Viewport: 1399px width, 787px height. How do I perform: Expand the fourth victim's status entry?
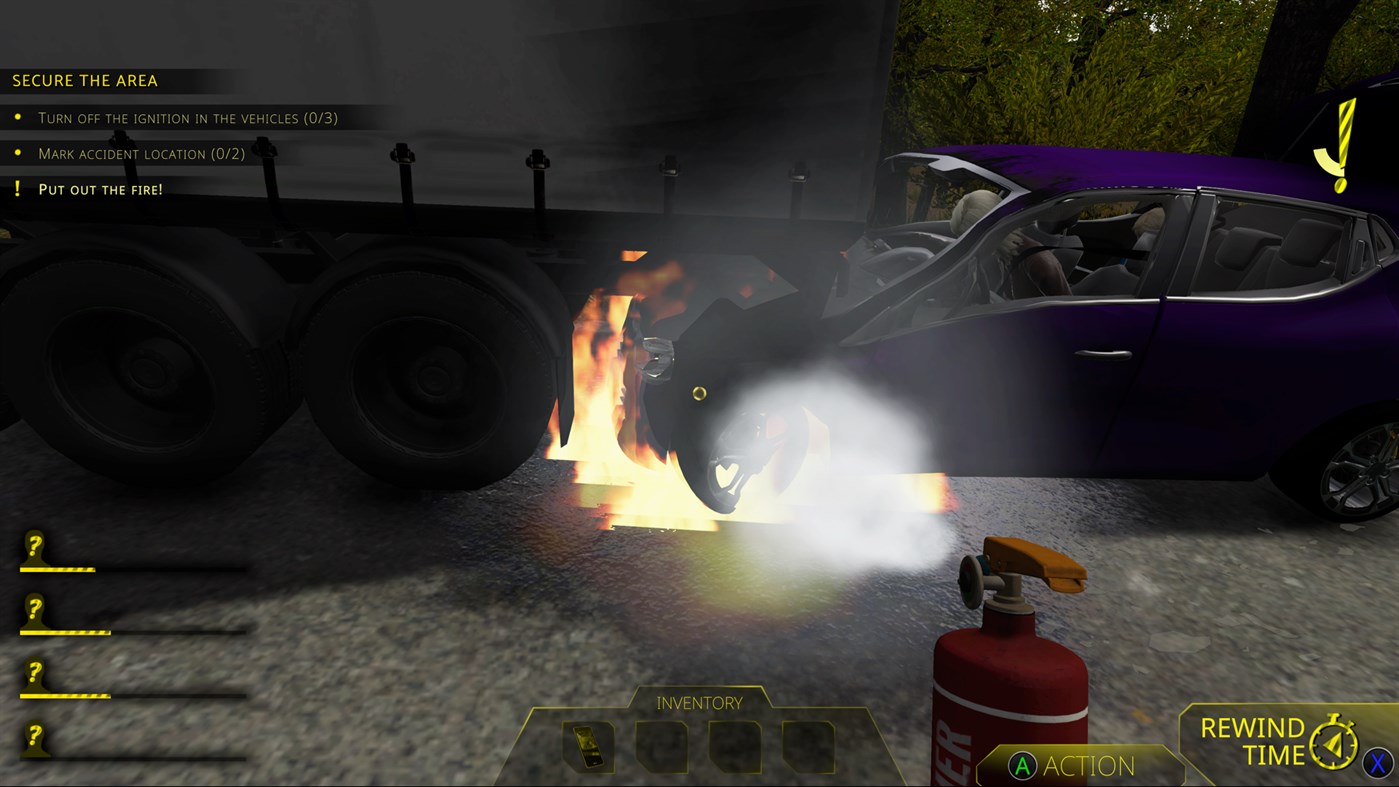[36, 741]
